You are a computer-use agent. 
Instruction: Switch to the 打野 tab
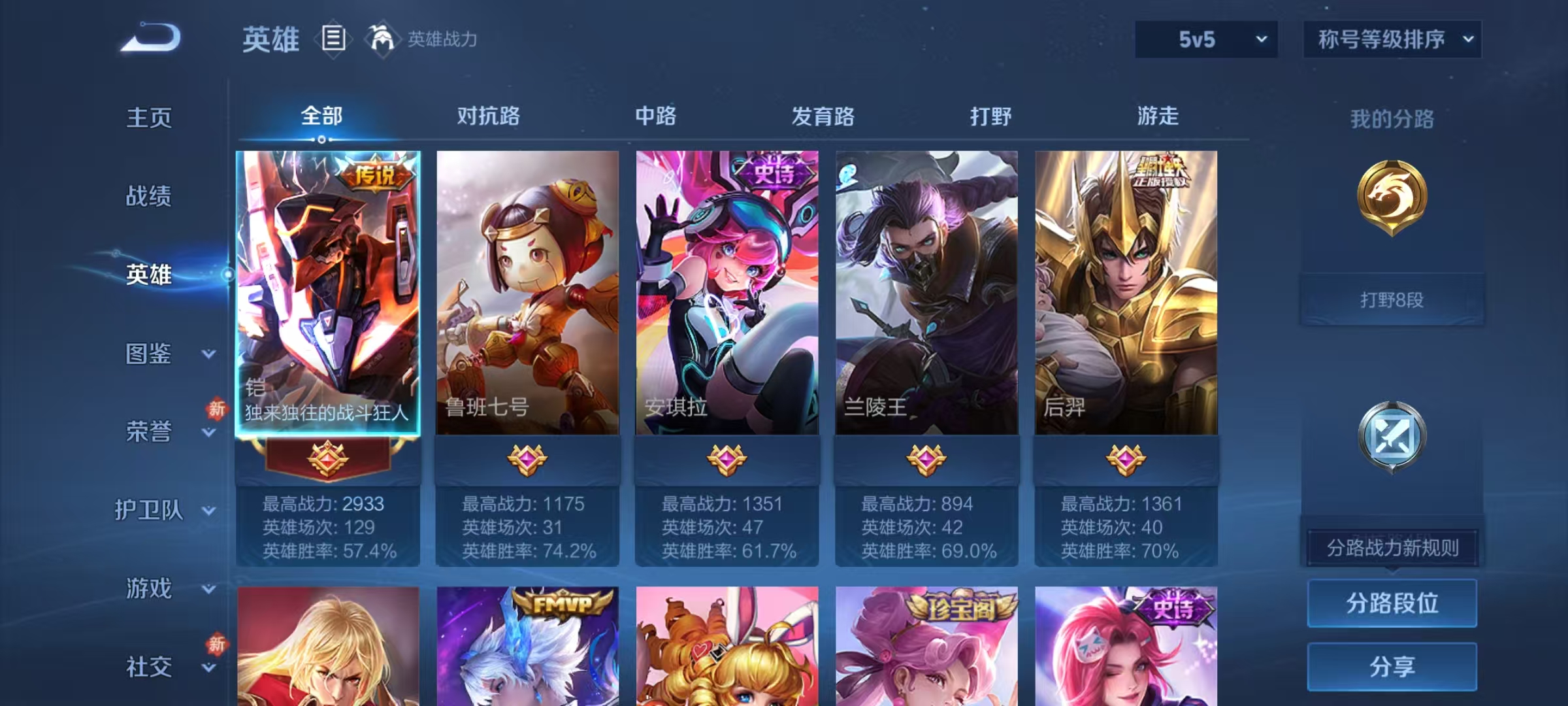point(990,116)
